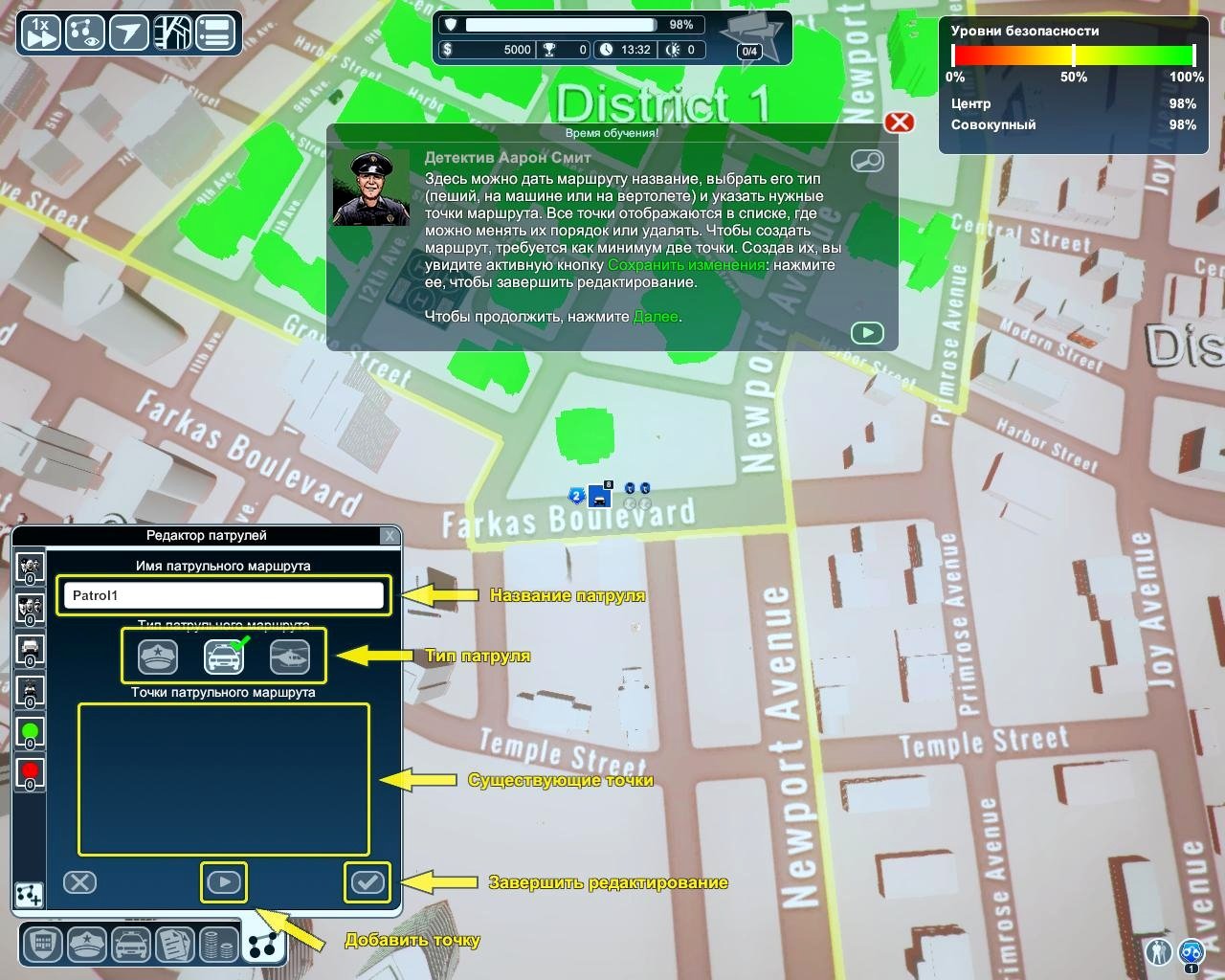
Task: Click the patrol routes icon in bottom toolbar
Action: tap(265, 944)
